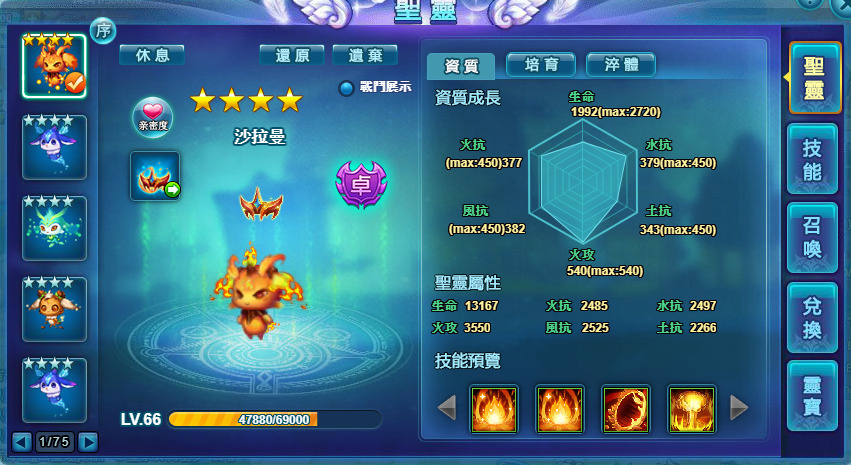Switch to the 淬體 tempering tab
Screen dimensions: 851x465
click(x=621, y=65)
